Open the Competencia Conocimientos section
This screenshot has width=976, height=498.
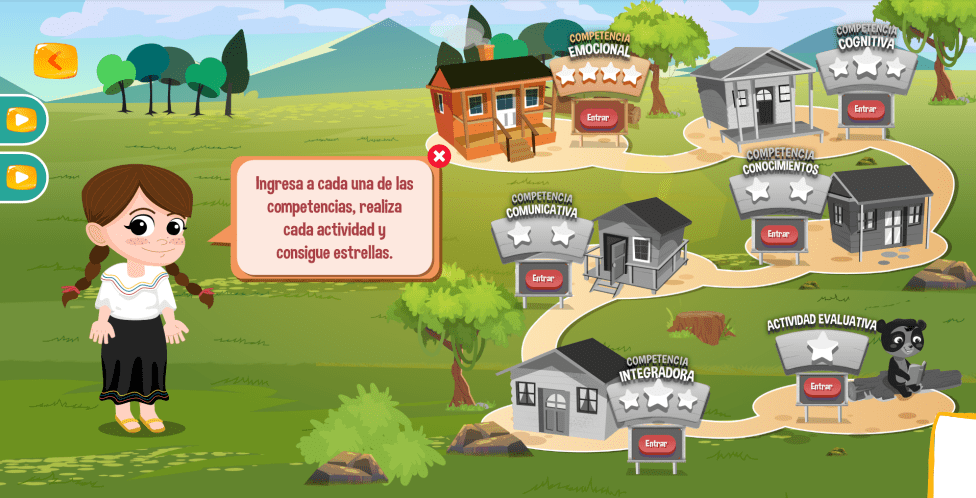[778, 234]
